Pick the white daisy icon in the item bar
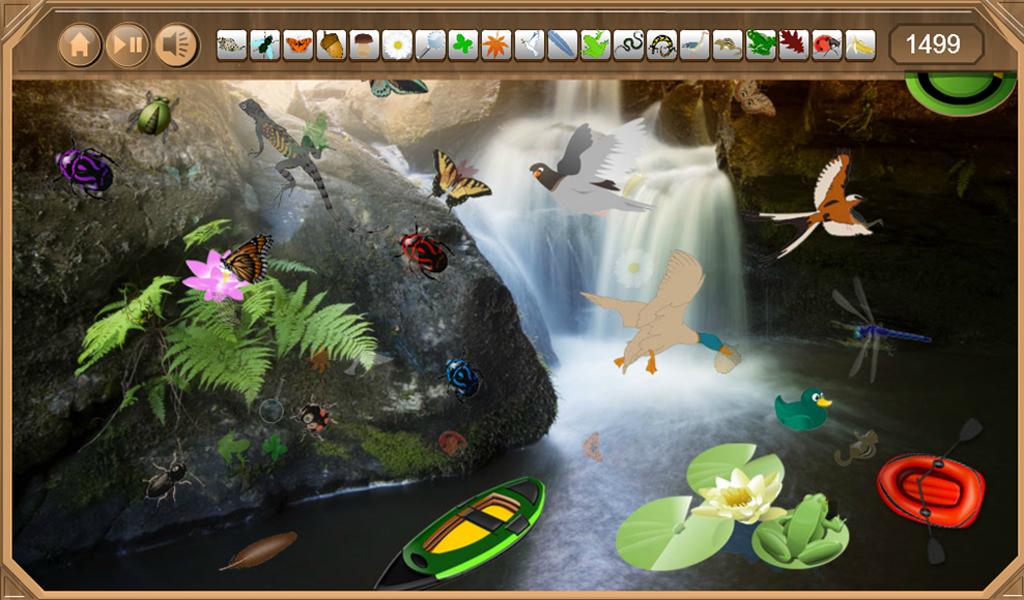 click(x=397, y=45)
